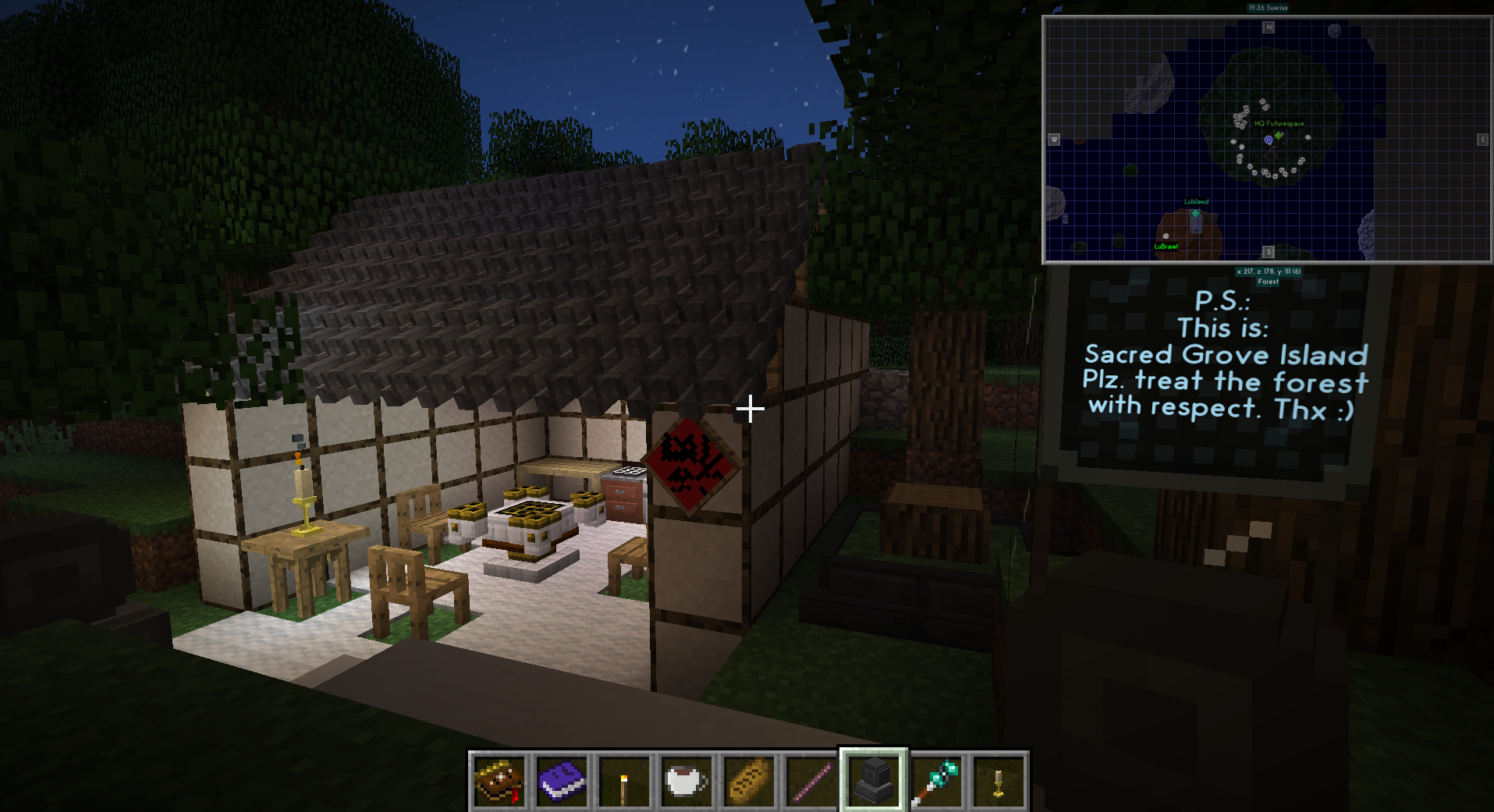
Task: Pick the bread loaf hotbar slot
Action: pos(749,781)
